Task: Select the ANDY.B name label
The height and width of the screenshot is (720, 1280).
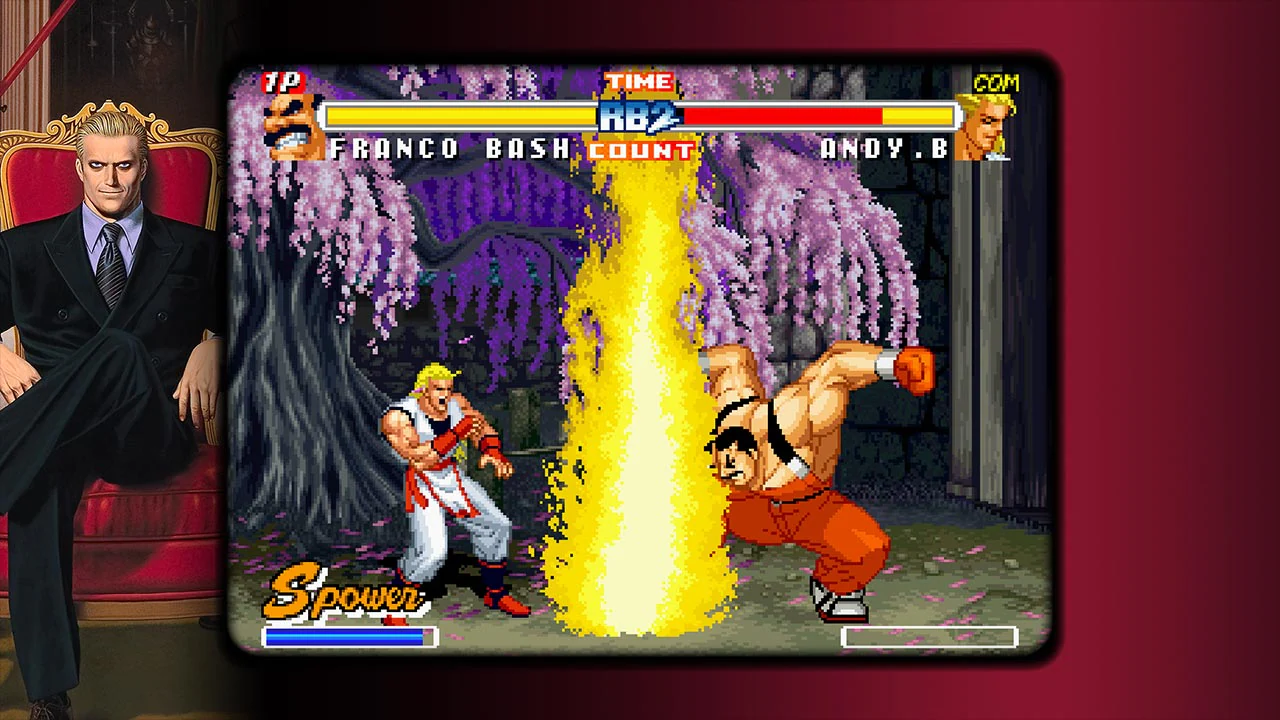Action: (878, 149)
